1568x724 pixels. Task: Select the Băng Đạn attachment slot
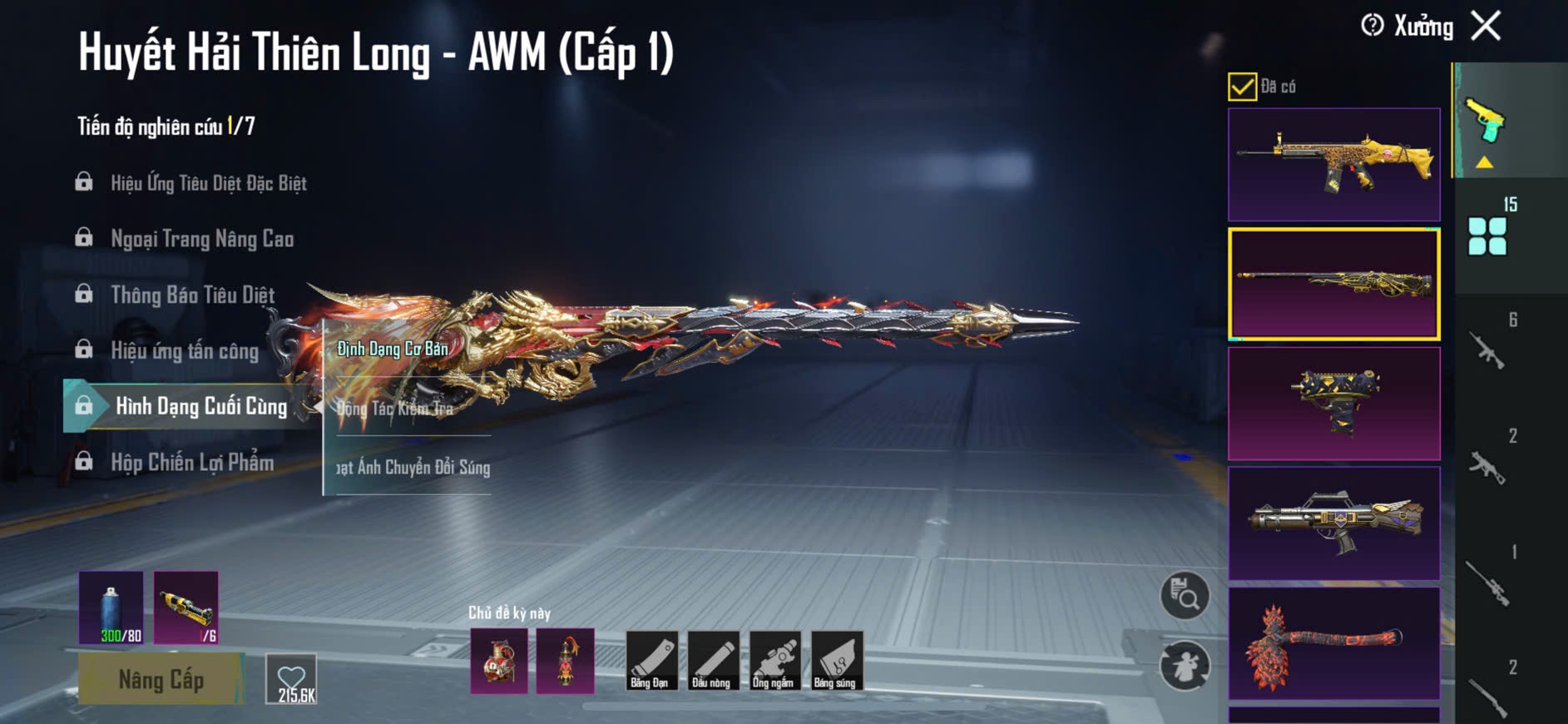pyautogui.click(x=650, y=661)
